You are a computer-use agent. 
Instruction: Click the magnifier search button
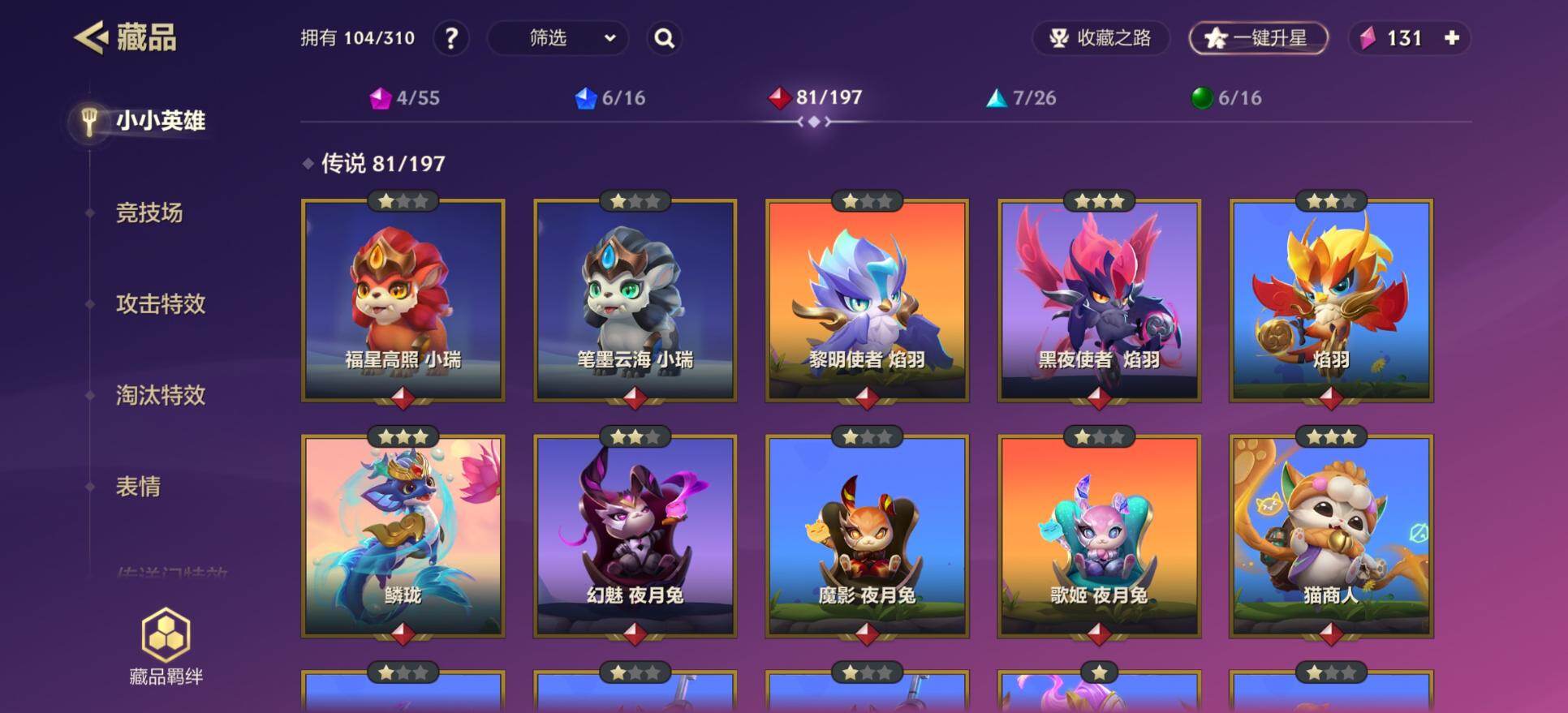click(664, 38)
